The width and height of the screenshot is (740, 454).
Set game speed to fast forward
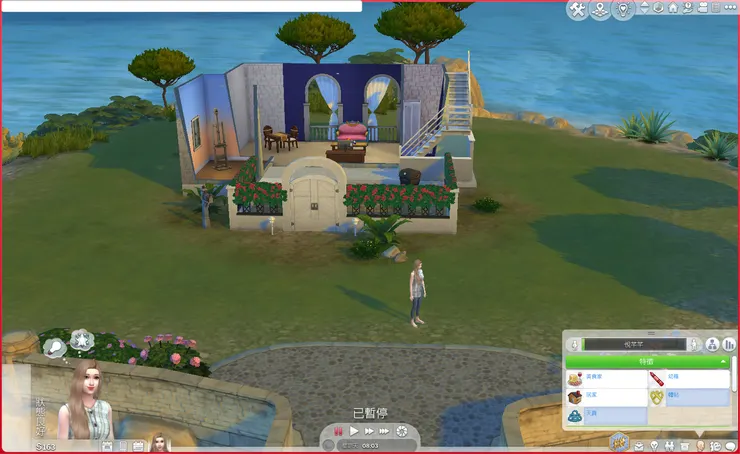click(x=368, y=430)
